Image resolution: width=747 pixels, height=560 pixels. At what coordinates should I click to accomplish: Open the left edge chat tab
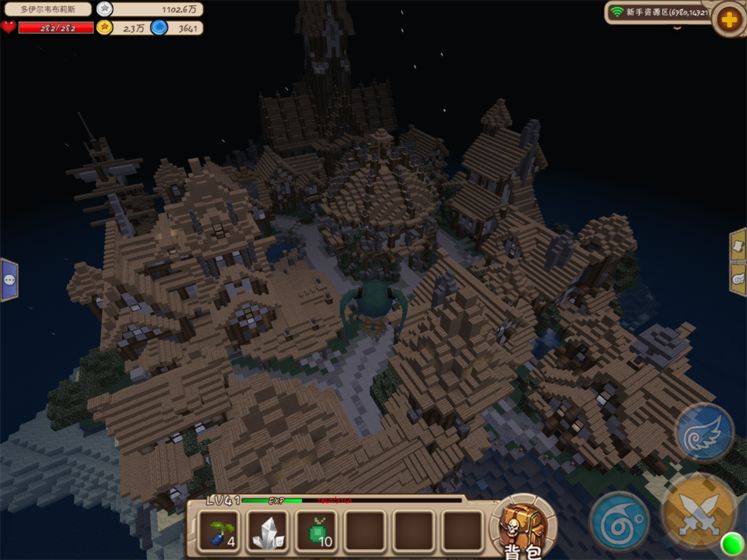pos(9,279)
